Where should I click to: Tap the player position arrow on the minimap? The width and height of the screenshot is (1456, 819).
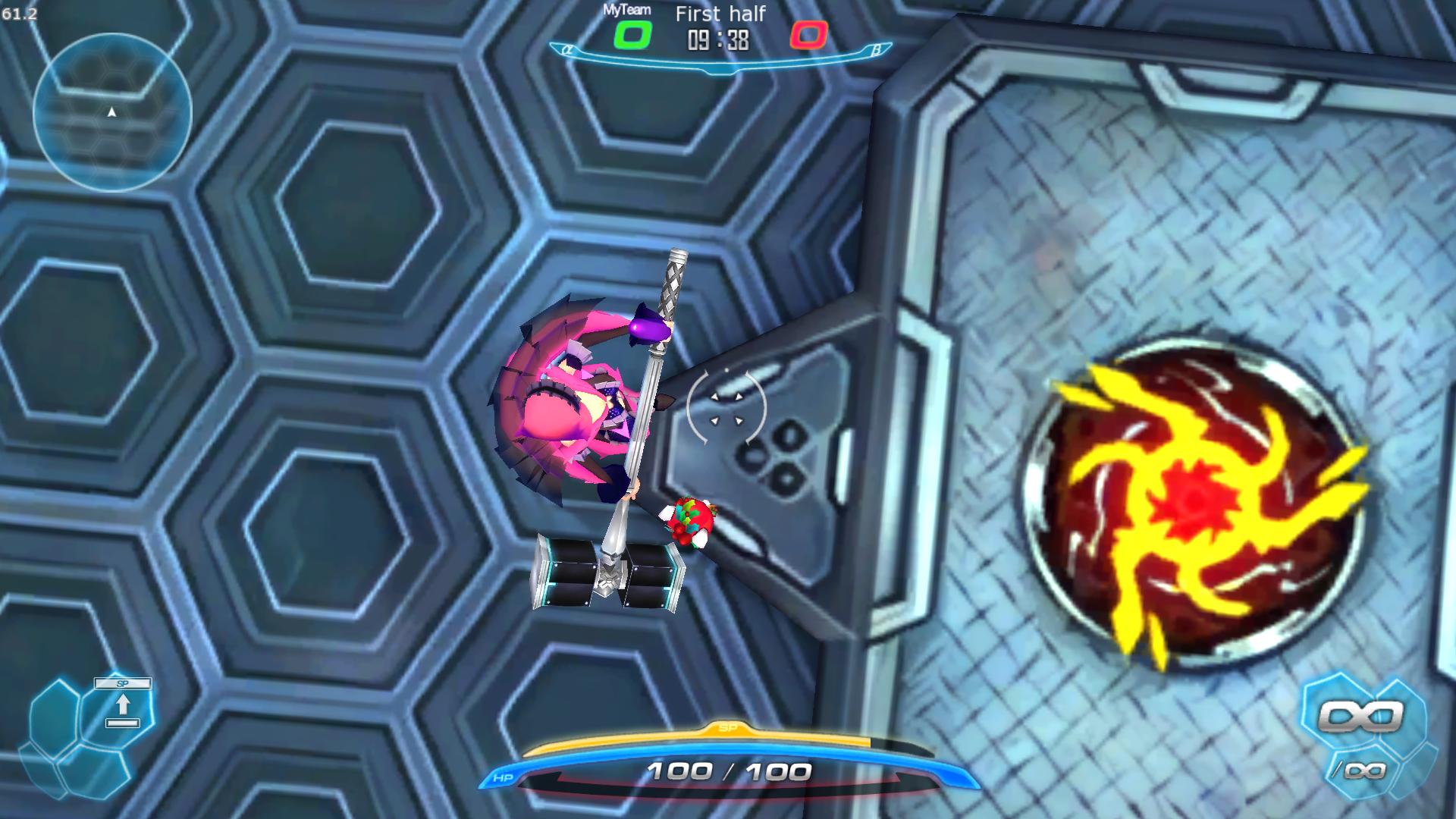(111, 111)
